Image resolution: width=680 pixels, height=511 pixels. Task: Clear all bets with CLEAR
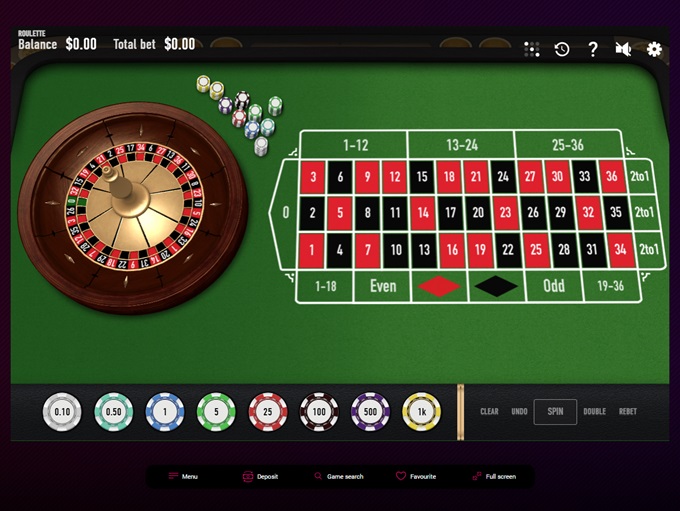[x=489, y=411]
